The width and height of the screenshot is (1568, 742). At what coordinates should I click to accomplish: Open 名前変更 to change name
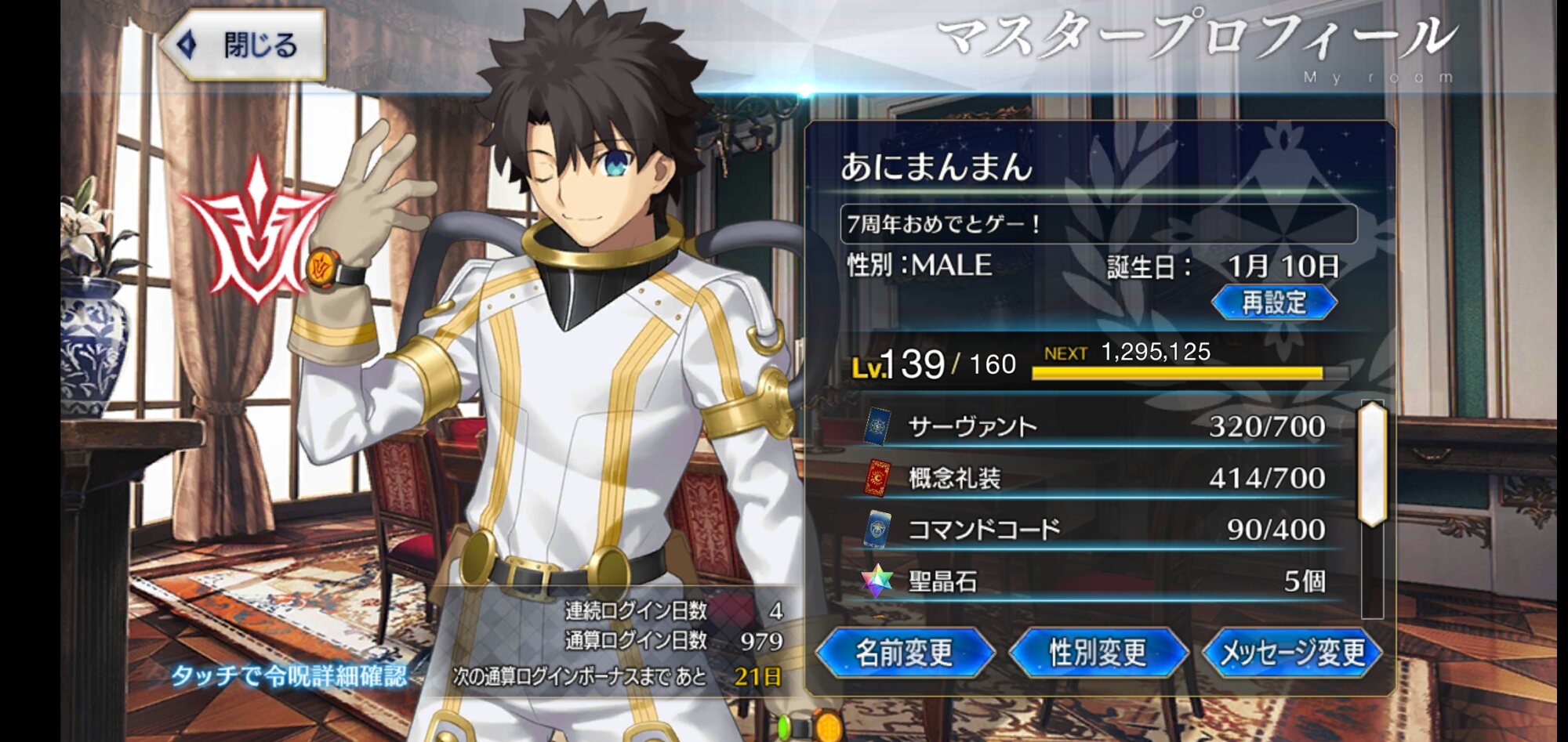905,652
